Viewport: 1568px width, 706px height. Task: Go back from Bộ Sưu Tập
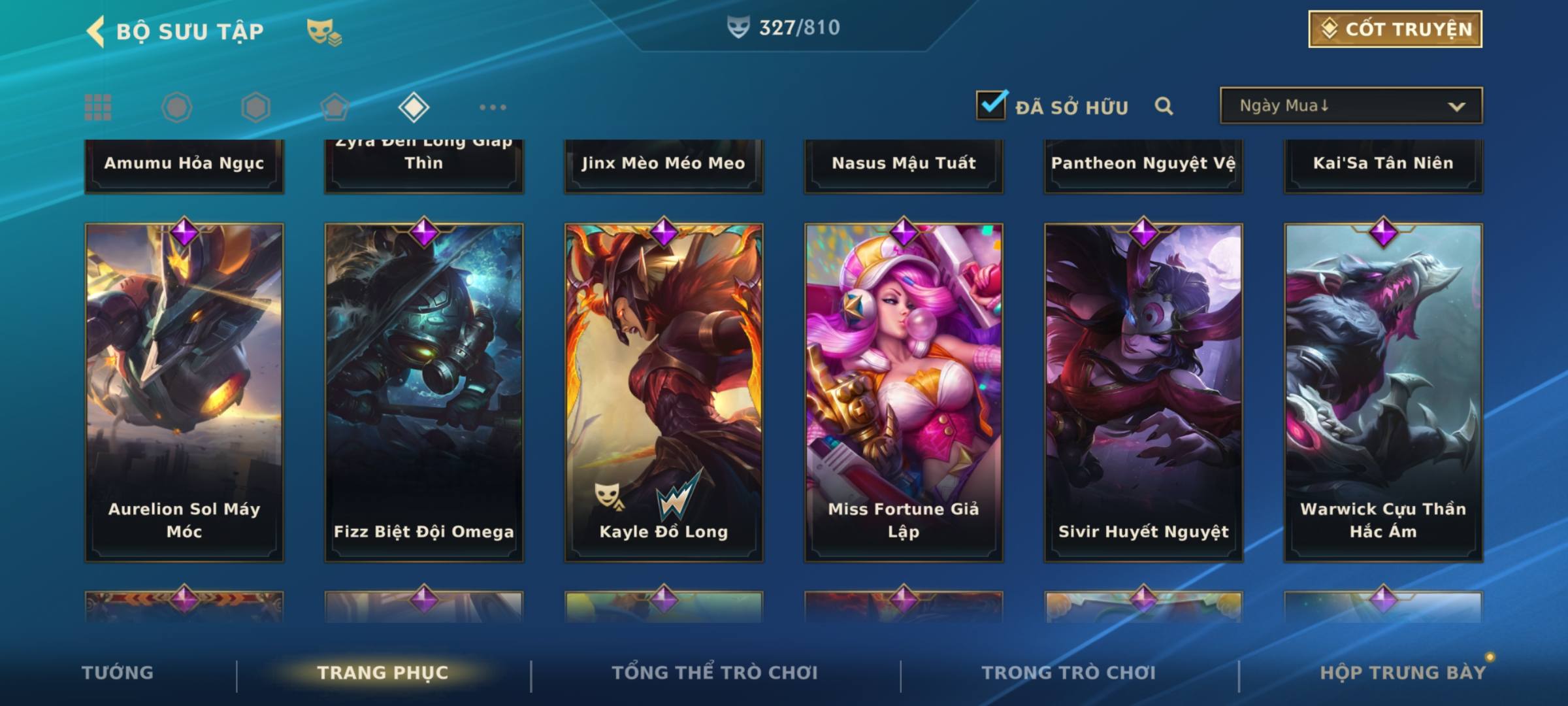coord(96,31)
